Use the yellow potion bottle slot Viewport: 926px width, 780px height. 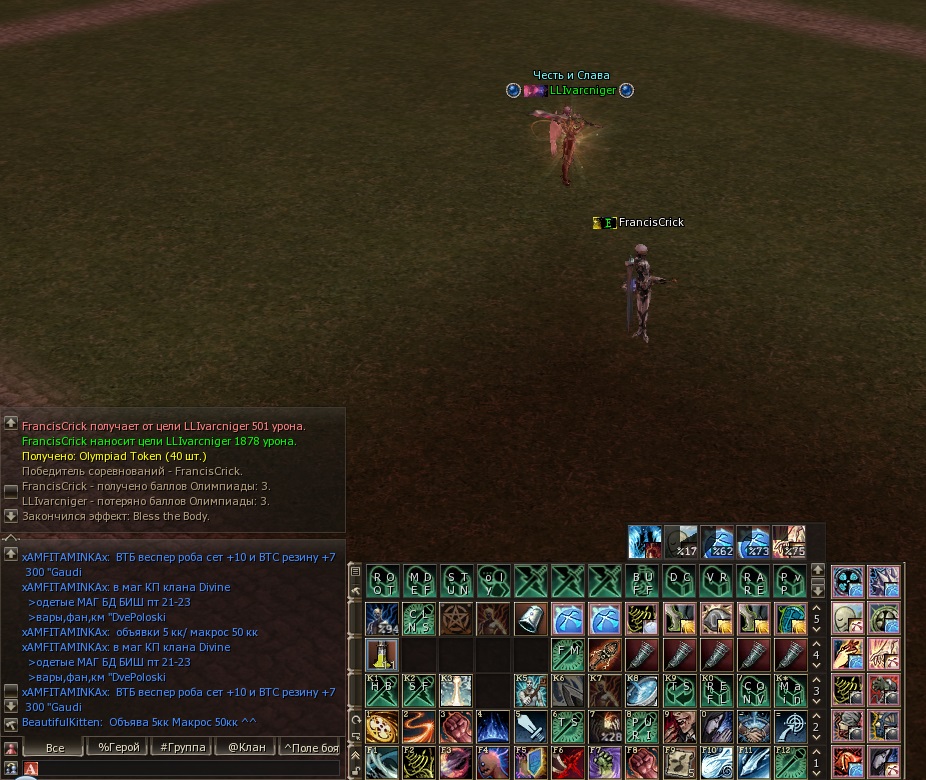pos(383,655)
